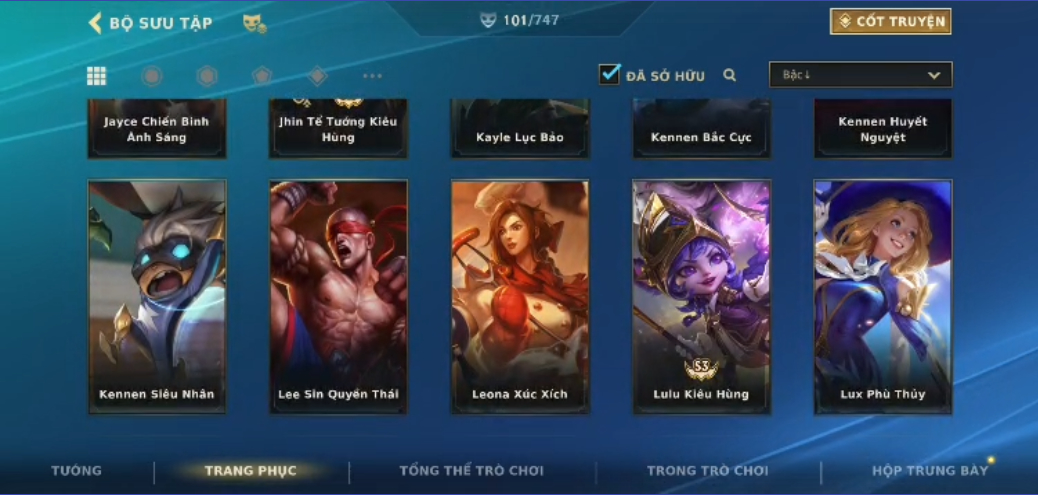Screen dimensions: 1038x495
Task: Choose the Lee Sin Quyền Thái skin
Action: click(338, 296)
